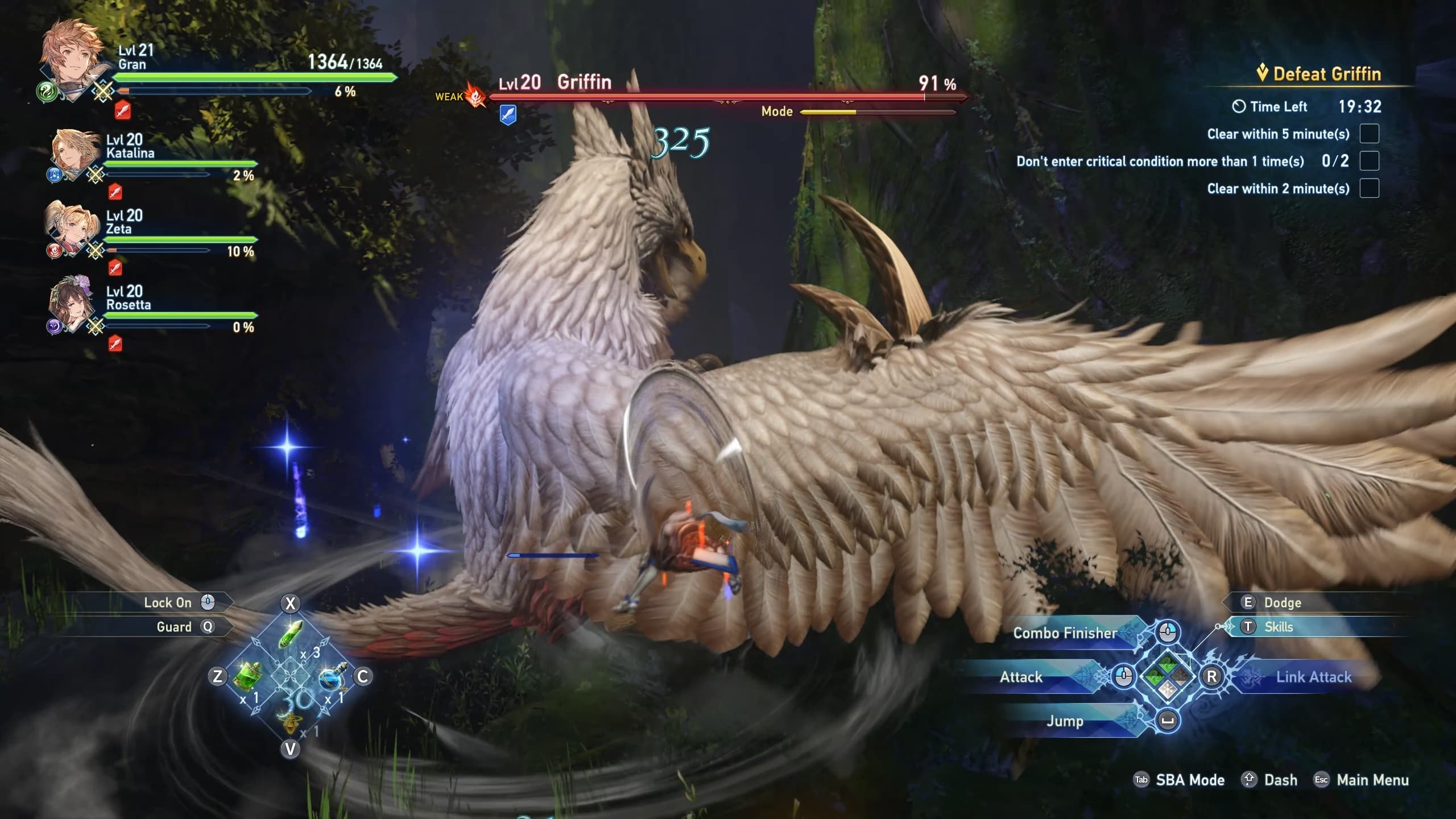The image size is (1456, 819).
Task: Use the green potion vial item
Action: pyautogui.click(x=291, y=634)
